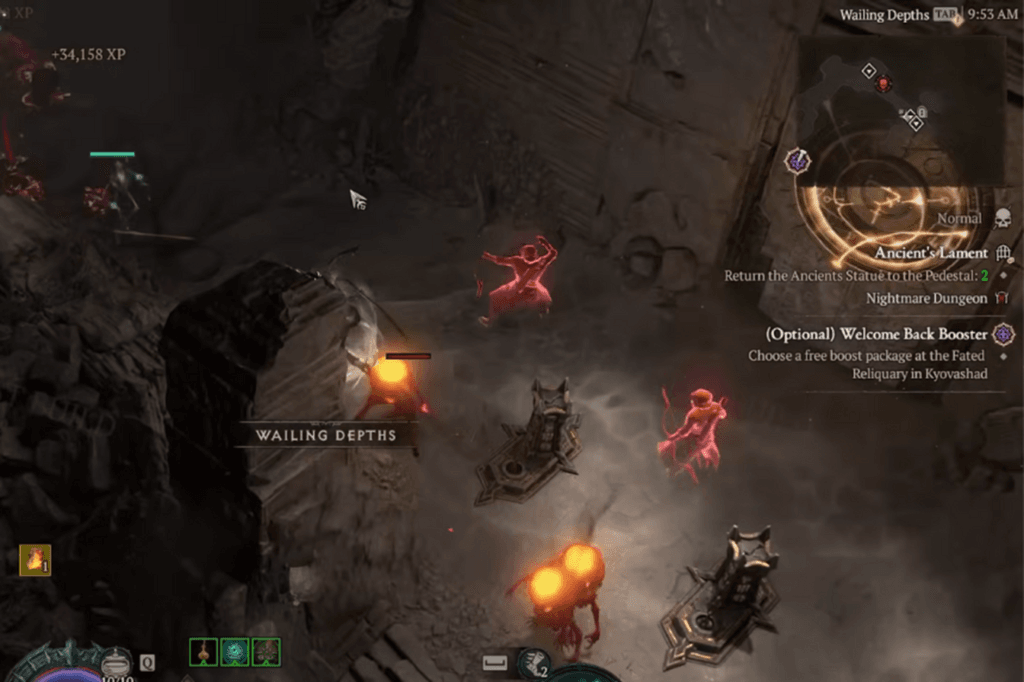This screenshot has width=1024, height=682.
Task: Click the purple emblem beside the minimap
Action: [798, 159]
